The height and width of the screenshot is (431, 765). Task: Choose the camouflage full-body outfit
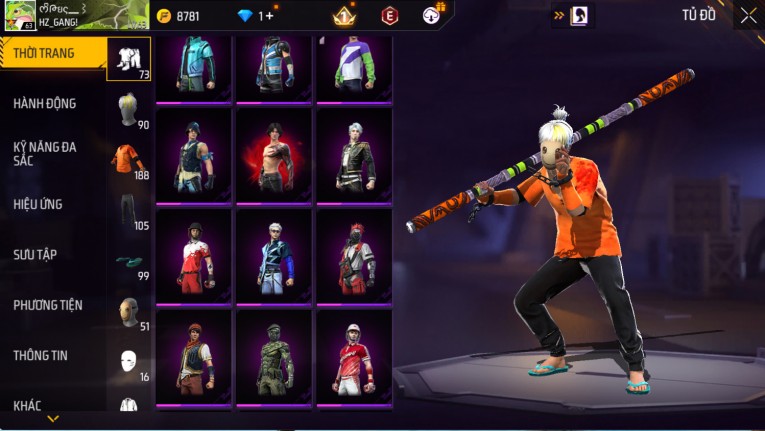[273, 357]
